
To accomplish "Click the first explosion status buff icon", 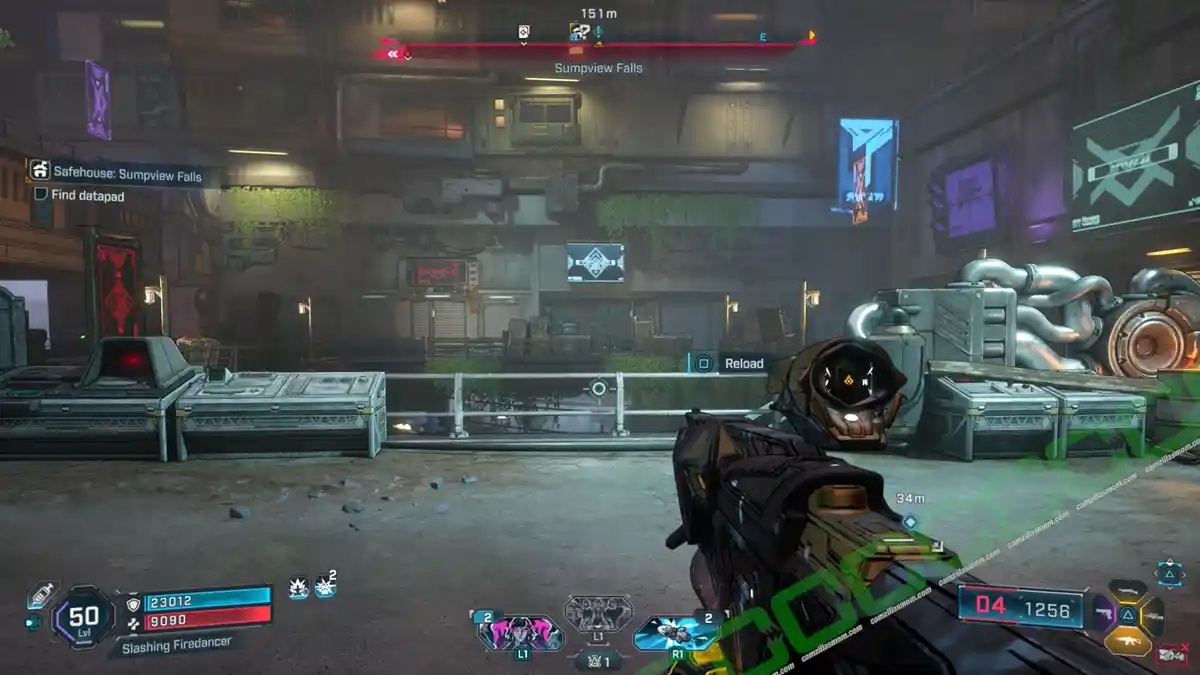I will (x=298, y=588).
